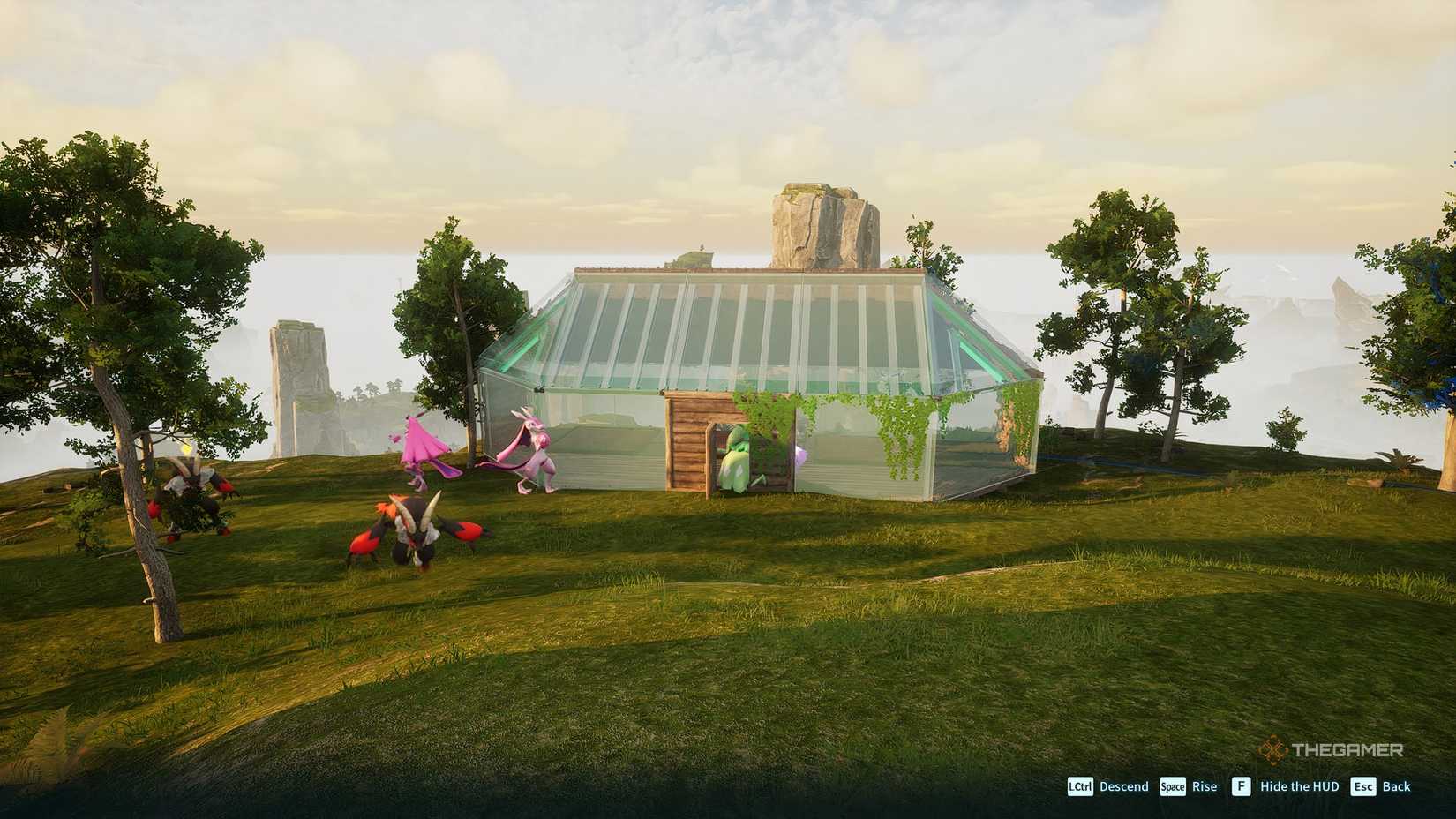
Task: Click the gold diamond emblem beside THEGAMER text
Action: pos(1270,749)
